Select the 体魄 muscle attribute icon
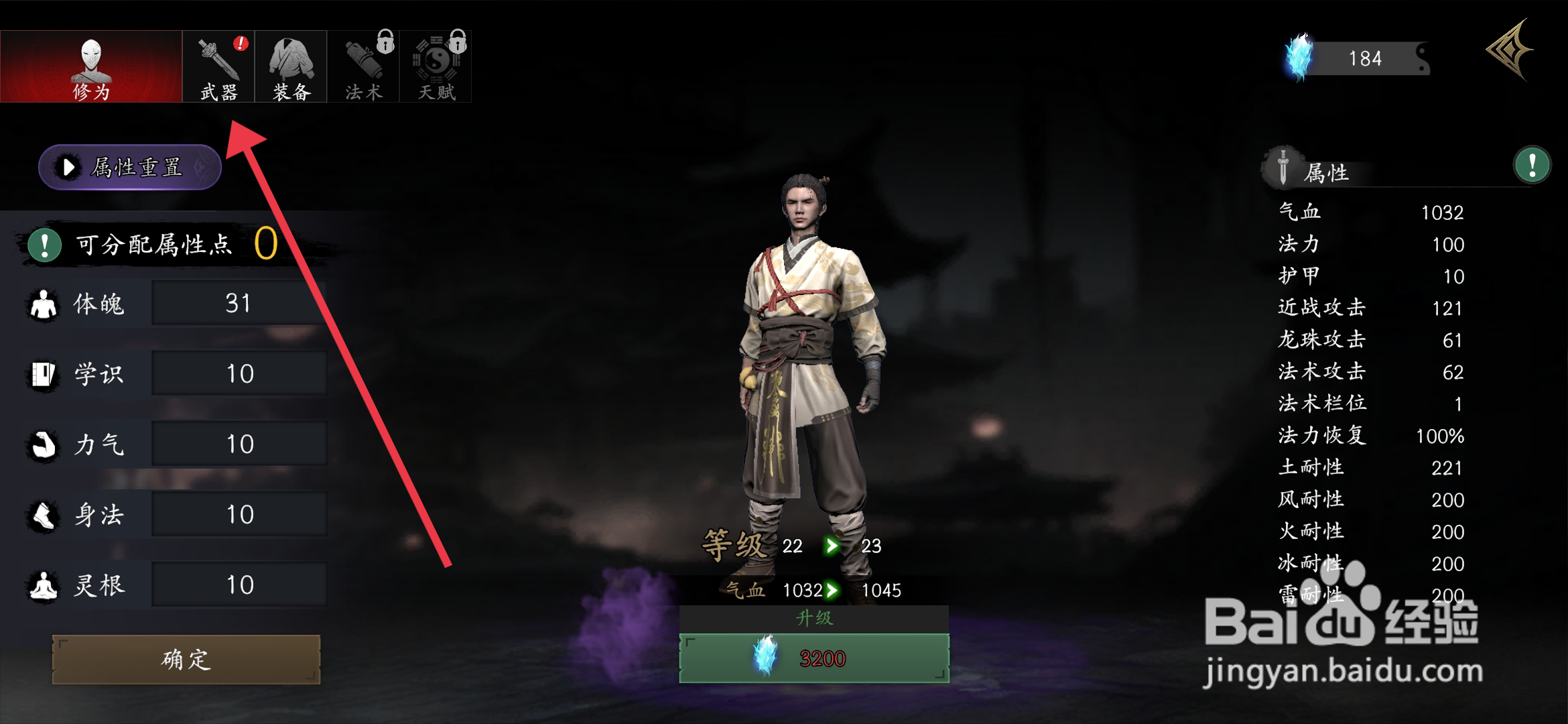1568x724 pixels. click(x=42, y=303)
